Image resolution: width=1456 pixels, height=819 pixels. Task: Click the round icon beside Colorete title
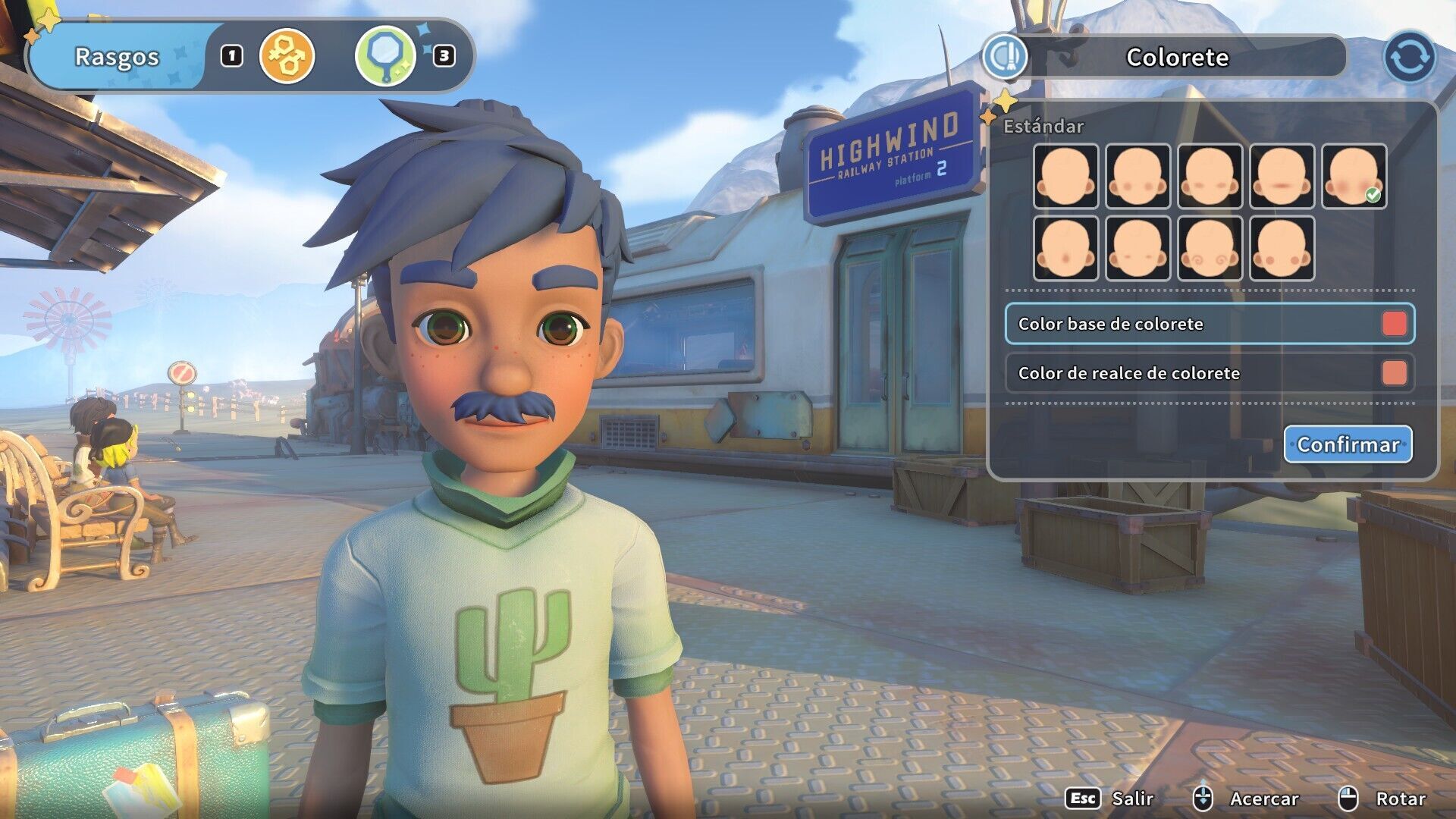[1005, 57]
